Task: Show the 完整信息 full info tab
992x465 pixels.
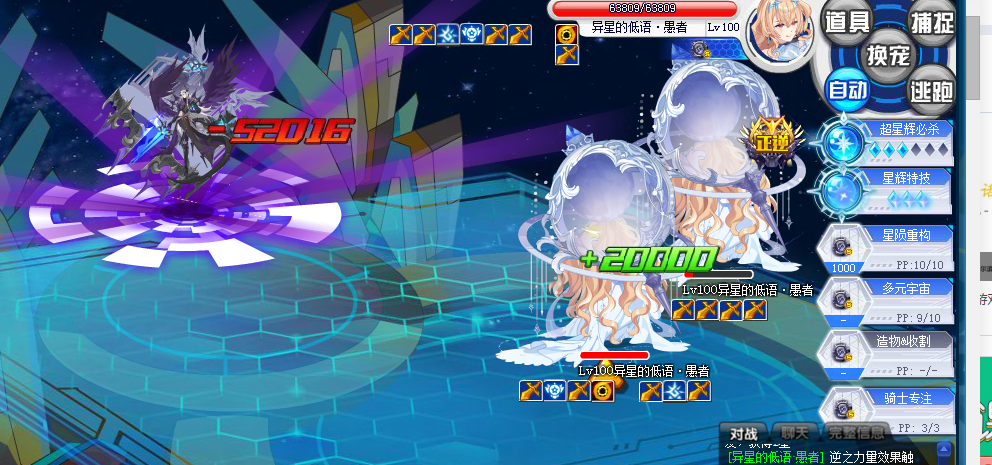Action: tap(856, 433)
